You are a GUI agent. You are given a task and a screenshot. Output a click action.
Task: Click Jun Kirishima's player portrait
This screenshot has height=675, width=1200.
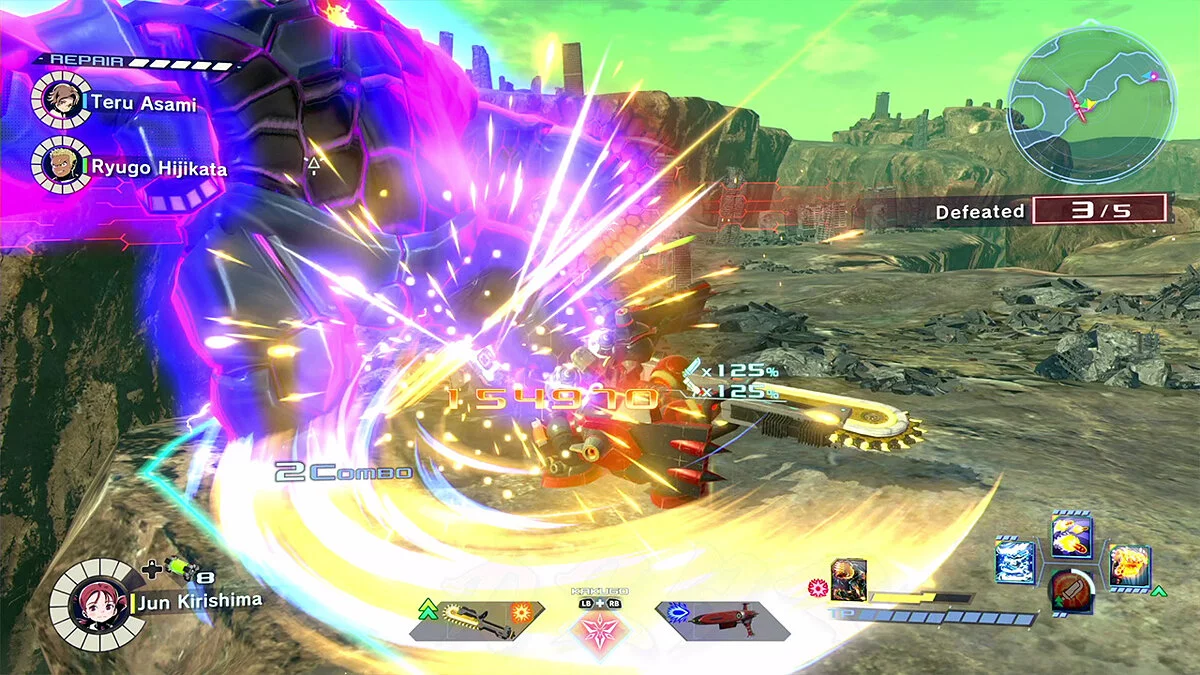click(x=90, y=603)
